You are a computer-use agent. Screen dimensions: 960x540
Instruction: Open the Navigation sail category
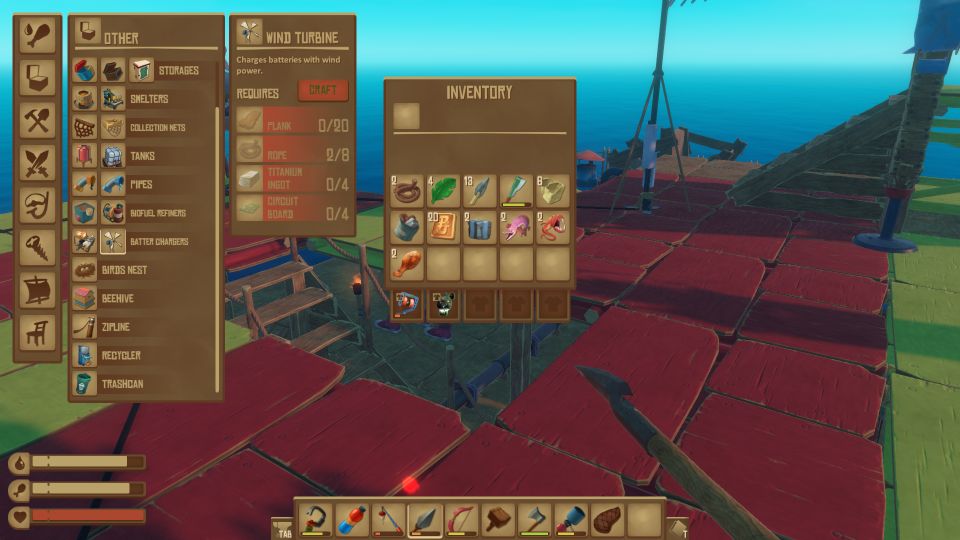[38, 289]
